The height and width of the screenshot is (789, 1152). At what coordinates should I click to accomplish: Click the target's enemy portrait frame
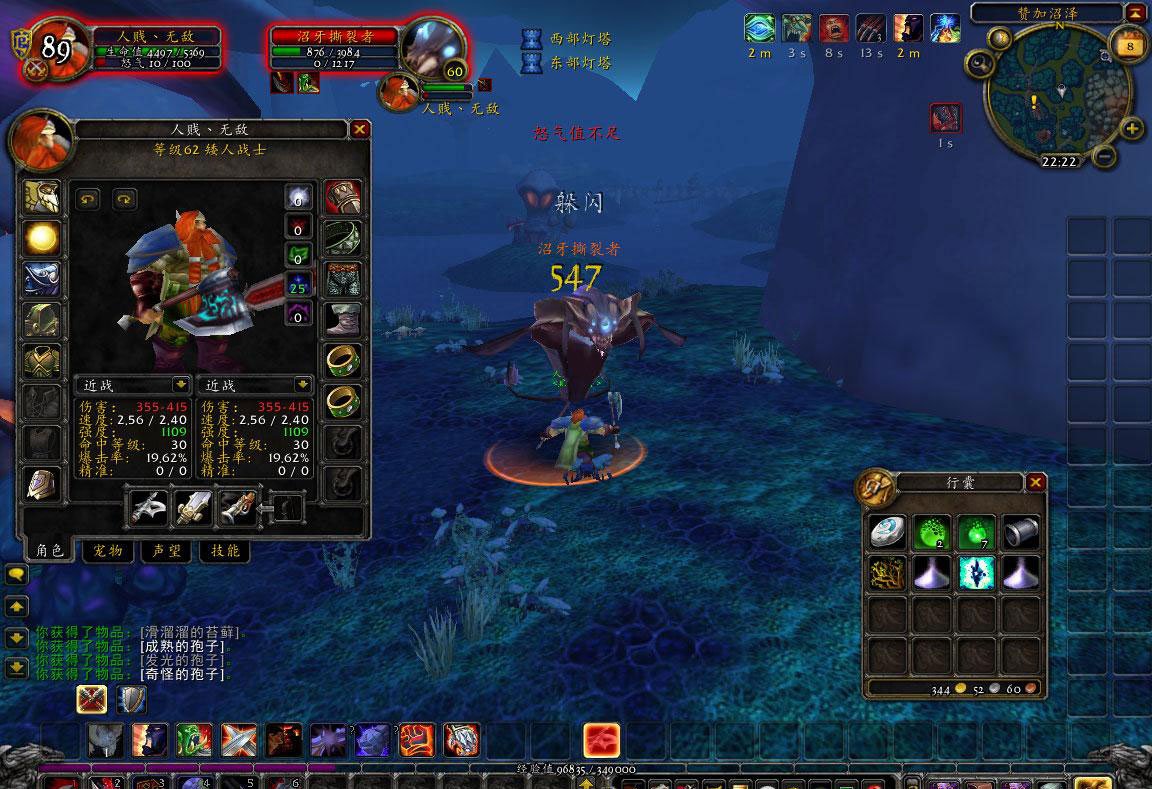[x=433, y=47]
